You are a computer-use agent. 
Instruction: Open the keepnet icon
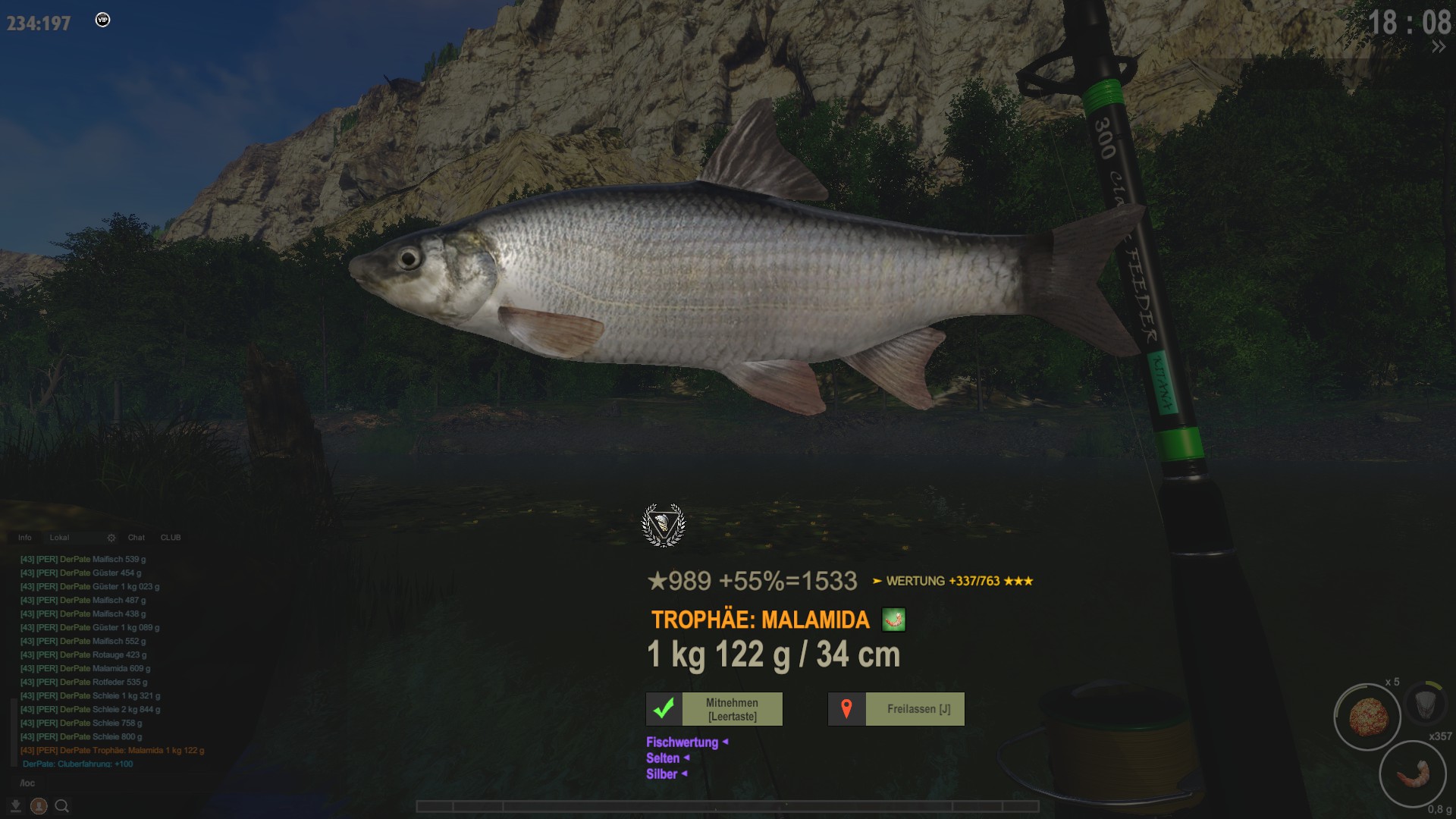coord(1425,703)
